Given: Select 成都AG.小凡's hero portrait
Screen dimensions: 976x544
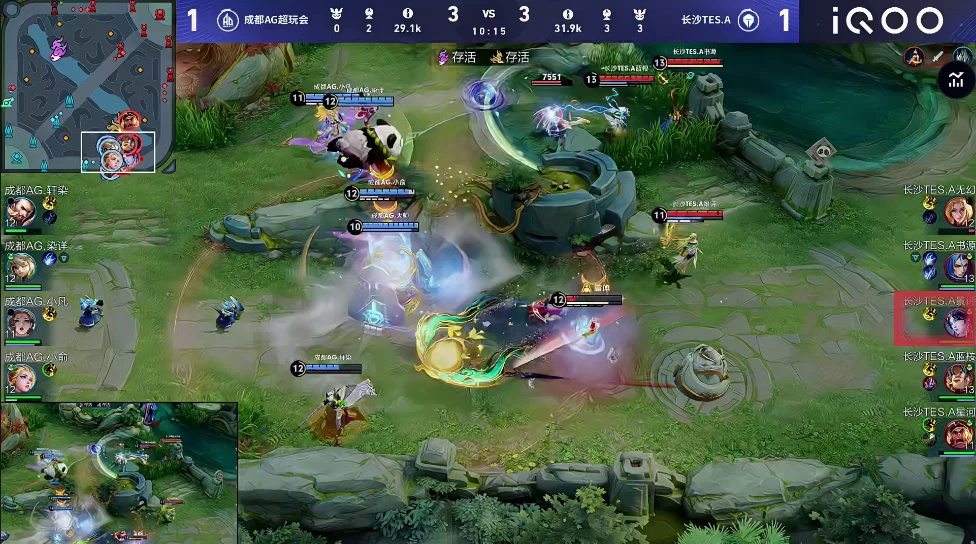Looking at the screenshot, I should [21, 322].
